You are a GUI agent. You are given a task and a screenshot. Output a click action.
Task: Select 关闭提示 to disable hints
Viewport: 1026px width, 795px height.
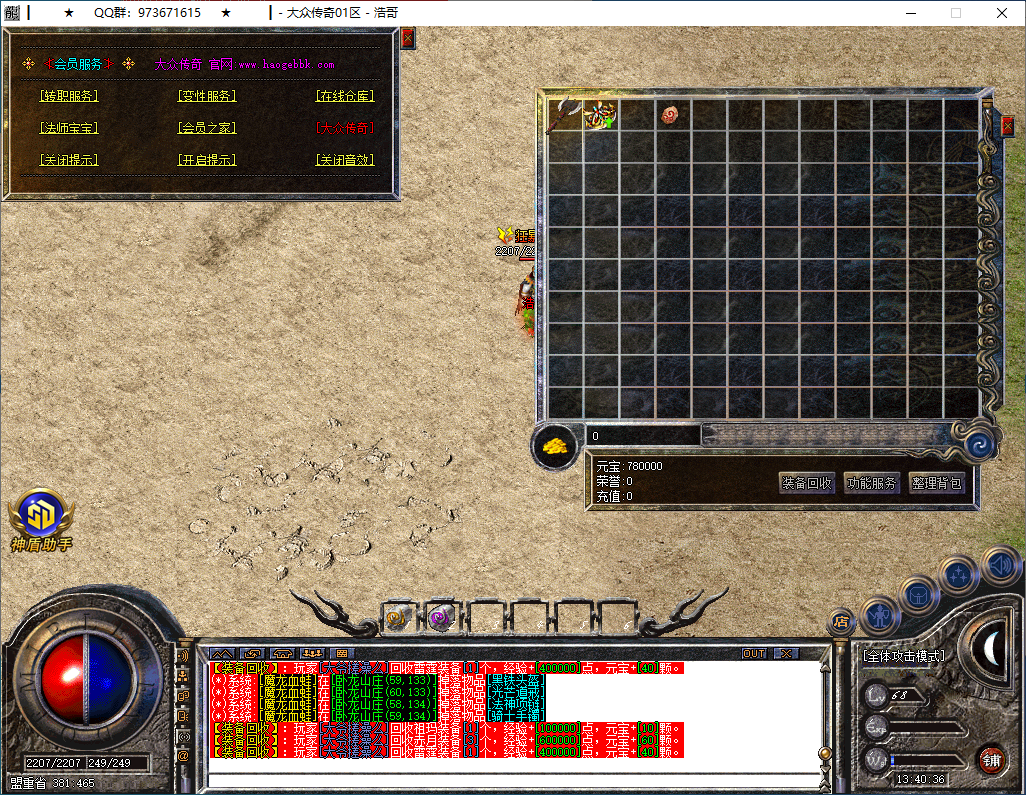pos(69,160)
